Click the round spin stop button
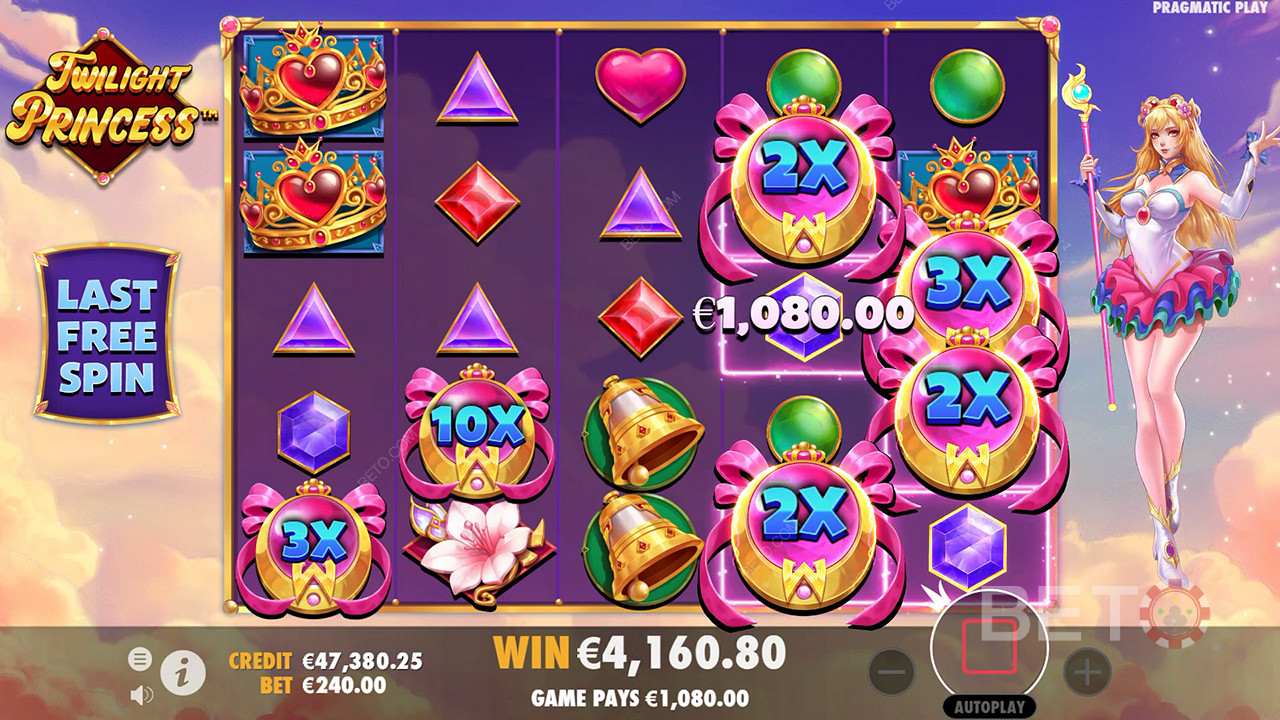Screen dimensions: 1280x720 [989, 649]
